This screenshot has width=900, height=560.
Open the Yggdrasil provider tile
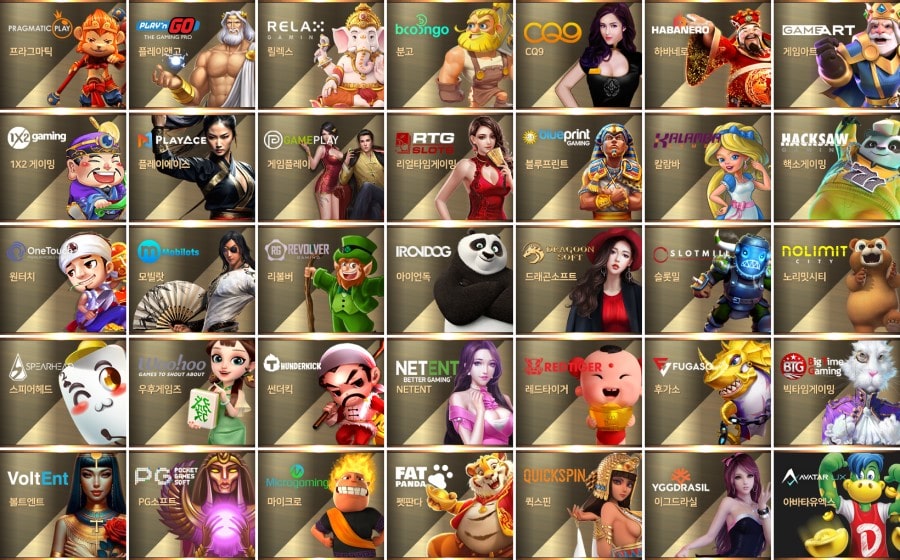coord(707,503)
